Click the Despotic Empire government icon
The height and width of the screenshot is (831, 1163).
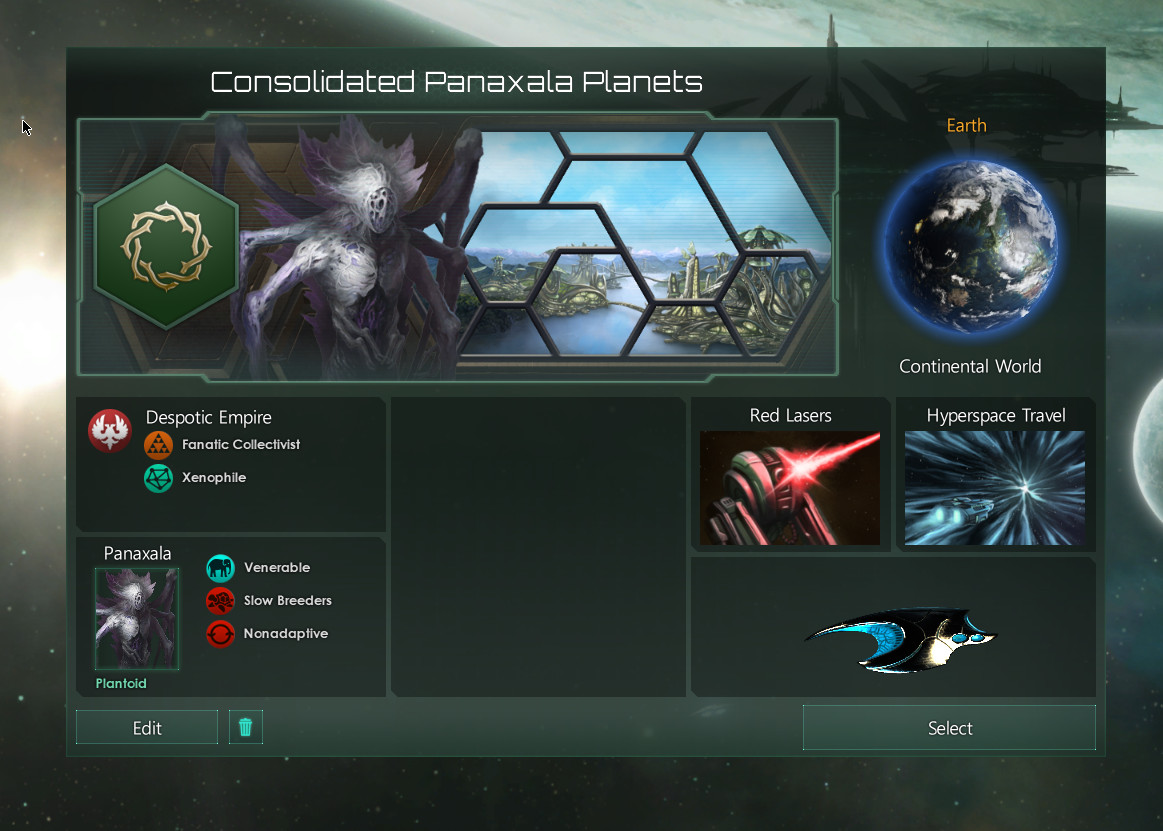(x=109, y=431)
